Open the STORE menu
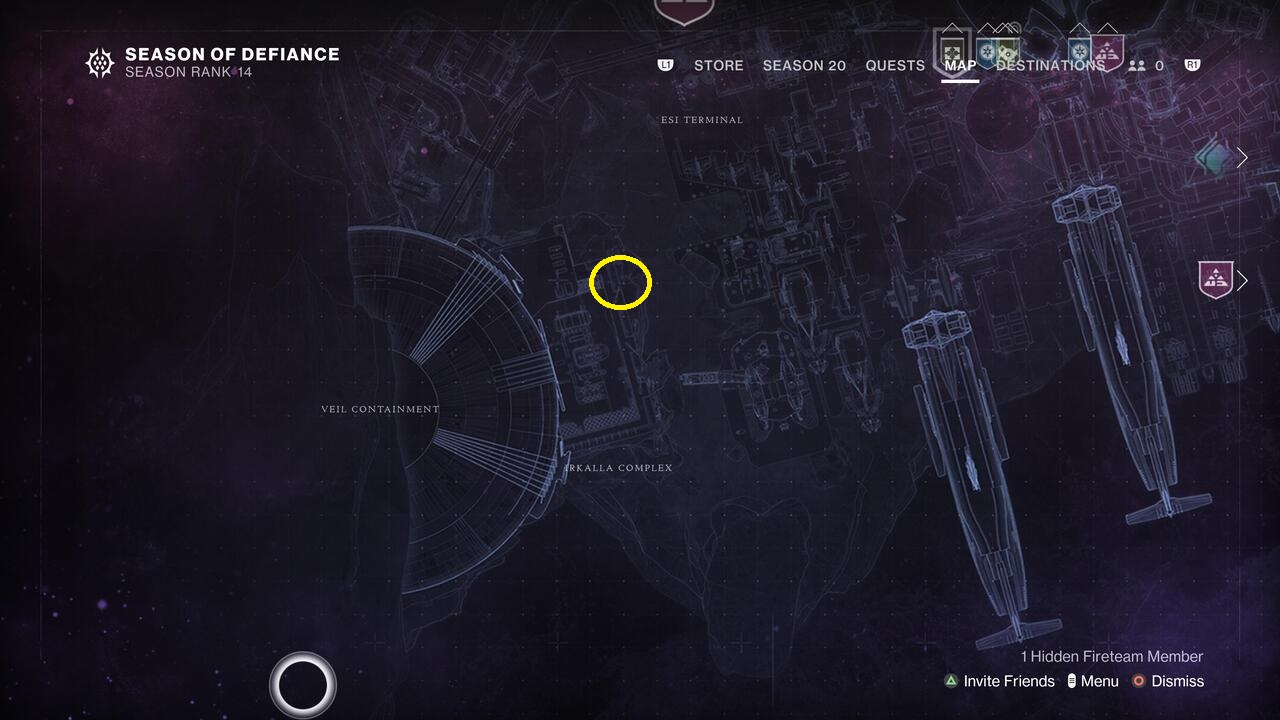 [718, 65]
